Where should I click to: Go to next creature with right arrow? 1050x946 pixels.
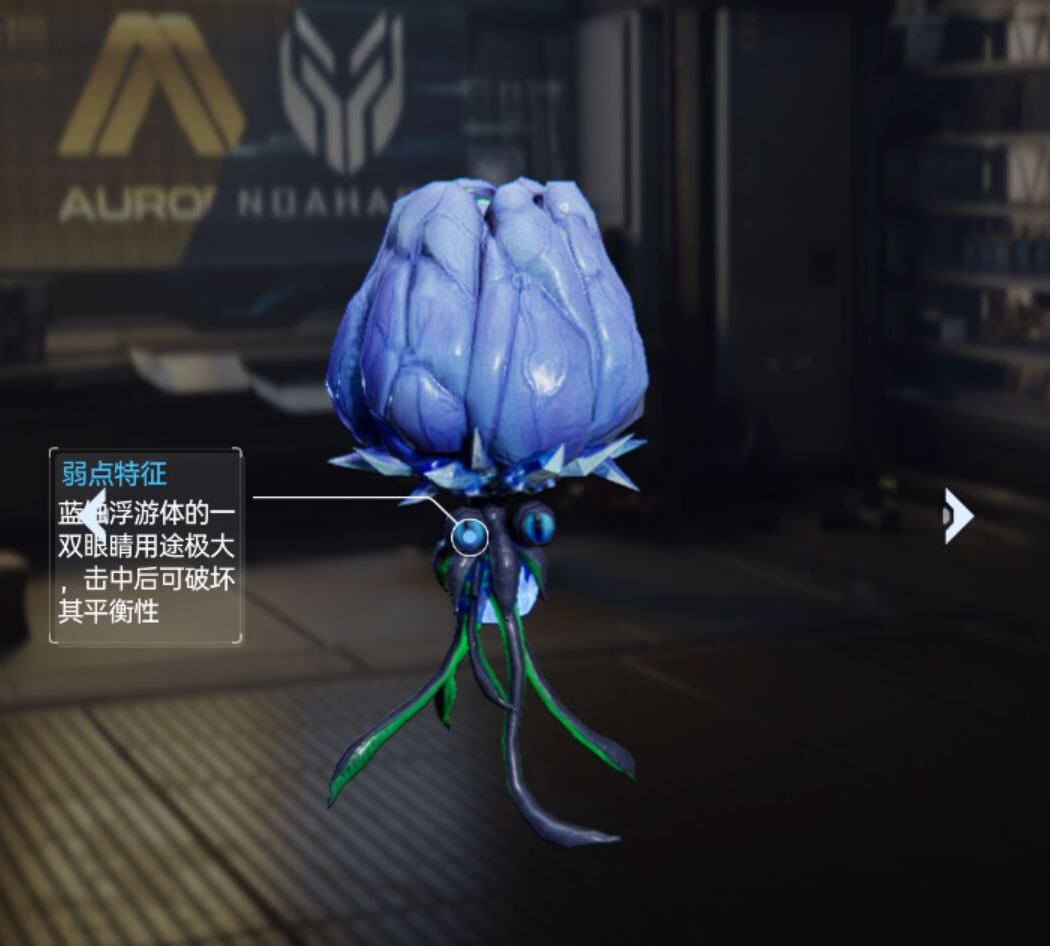[x=958, y=516]
